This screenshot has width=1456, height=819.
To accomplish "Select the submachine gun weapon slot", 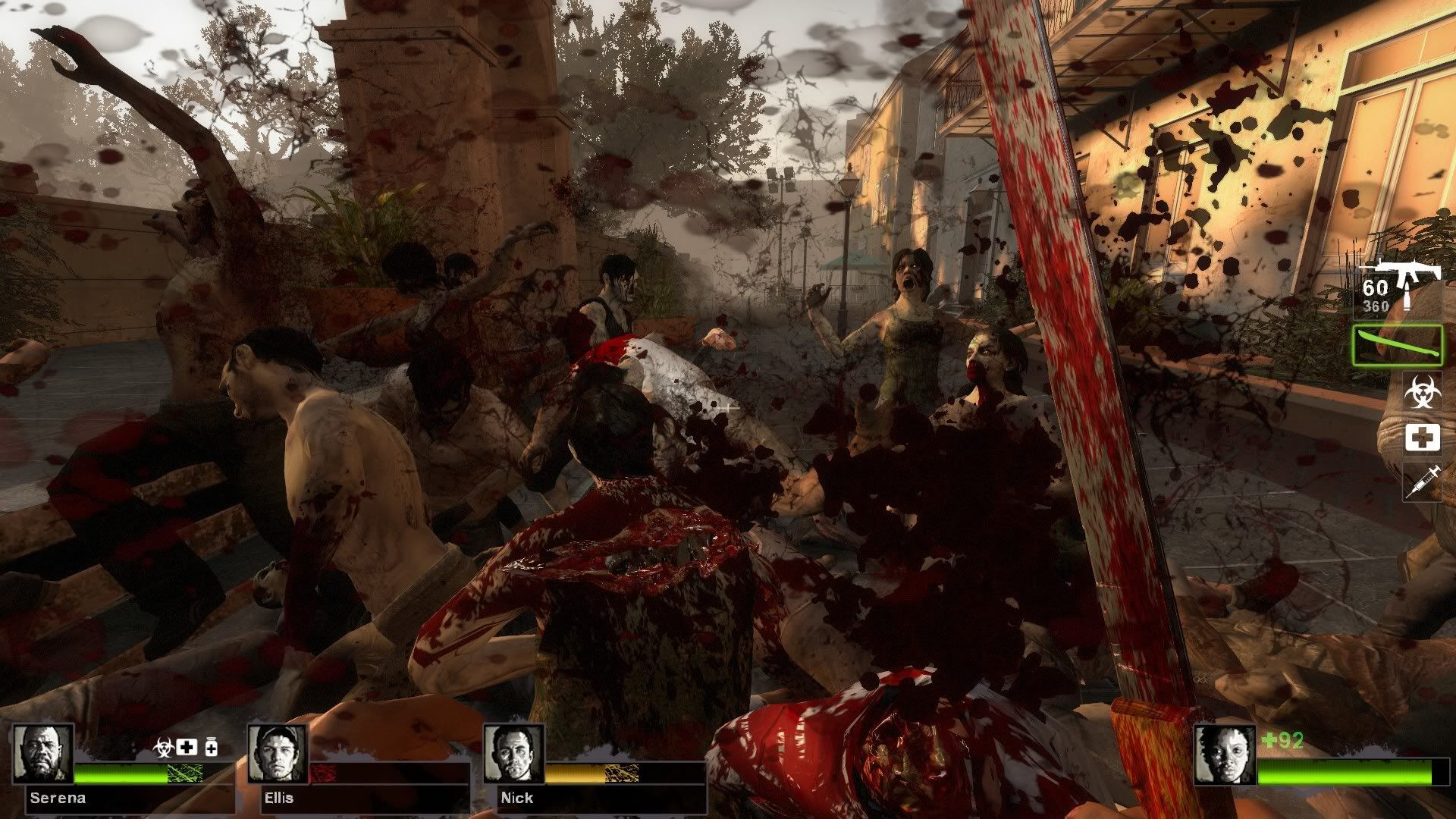I will coord(1398,287).
